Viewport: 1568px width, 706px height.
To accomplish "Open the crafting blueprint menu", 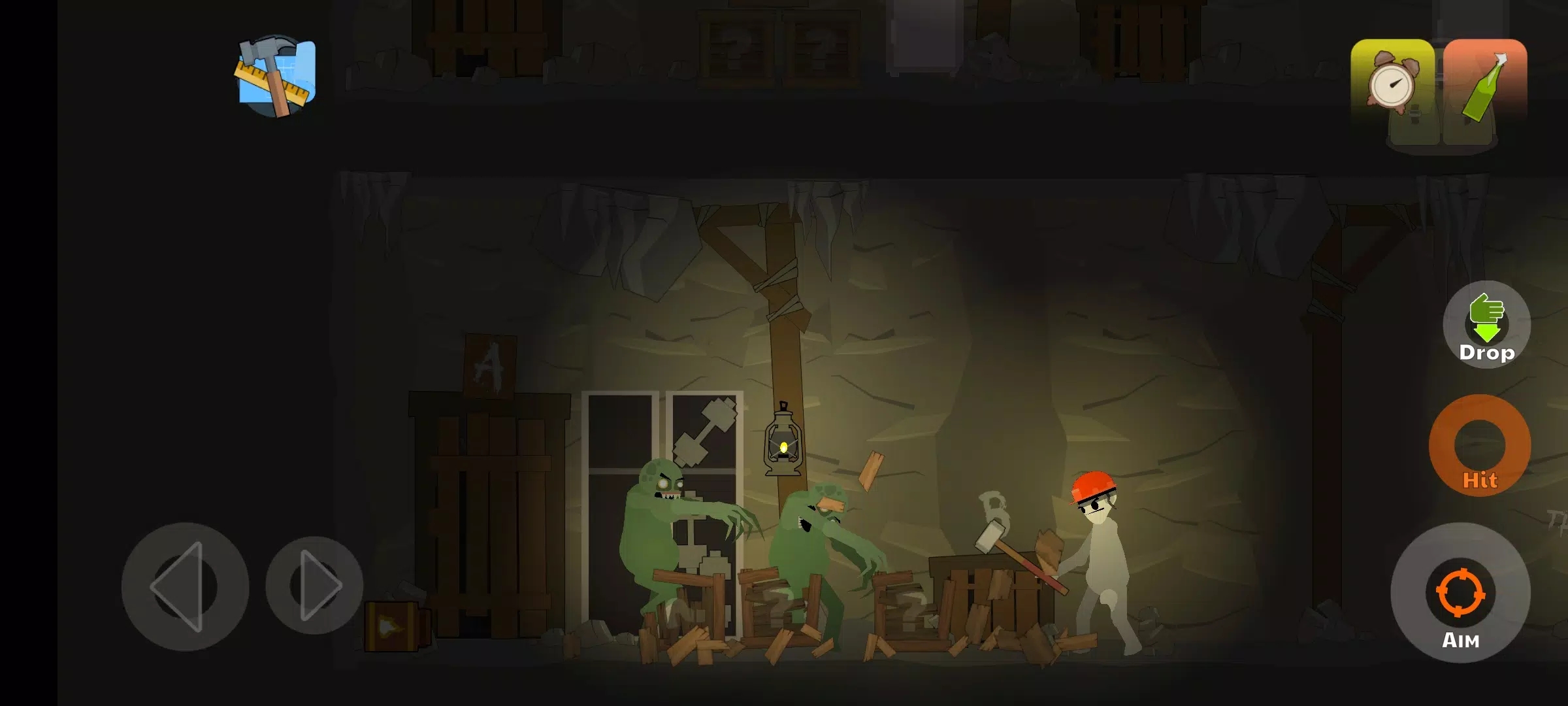I will pyautogui.click(x=274, y=72).
